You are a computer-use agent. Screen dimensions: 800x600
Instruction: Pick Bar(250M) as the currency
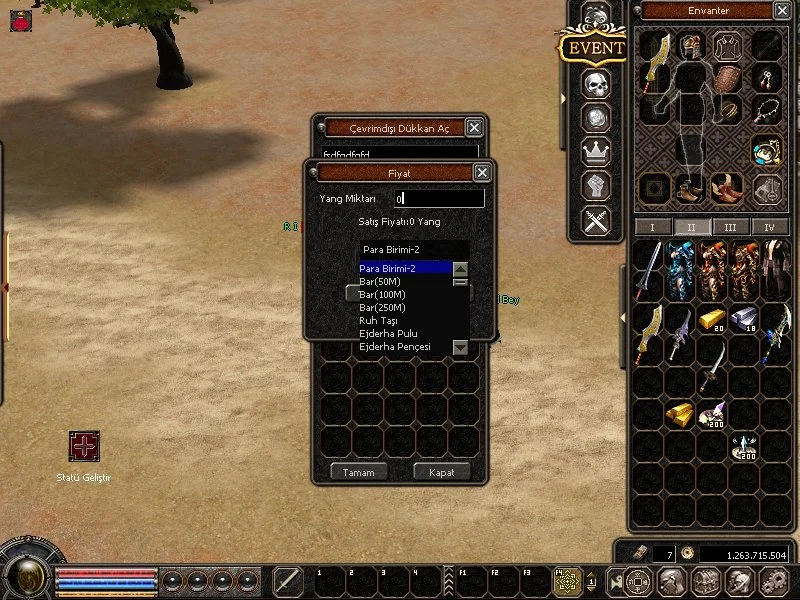(383, 308)
